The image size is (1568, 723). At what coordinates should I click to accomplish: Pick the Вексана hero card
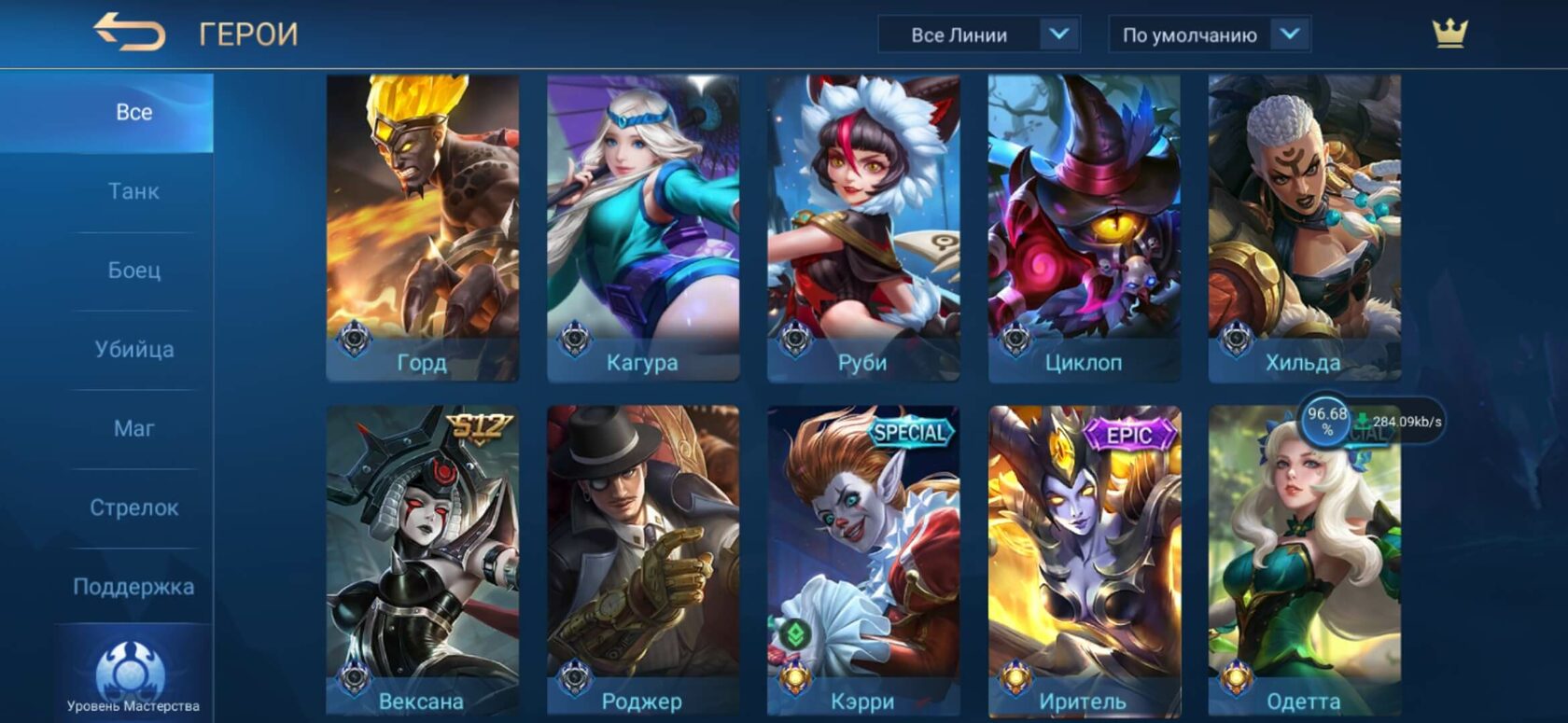pyautogui.click(x=422, y=560)
